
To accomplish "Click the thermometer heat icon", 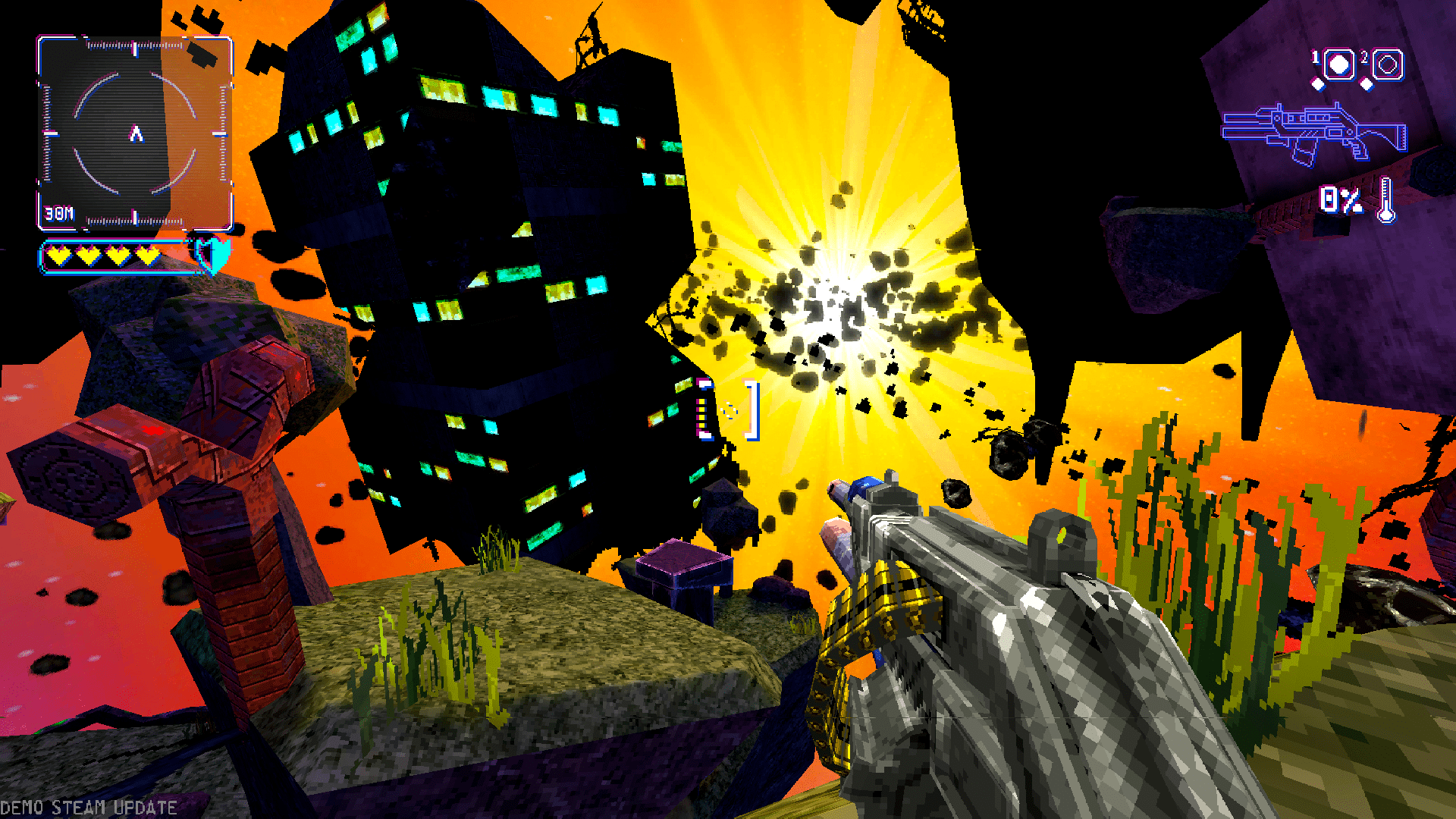I will tap(1386, 200).
